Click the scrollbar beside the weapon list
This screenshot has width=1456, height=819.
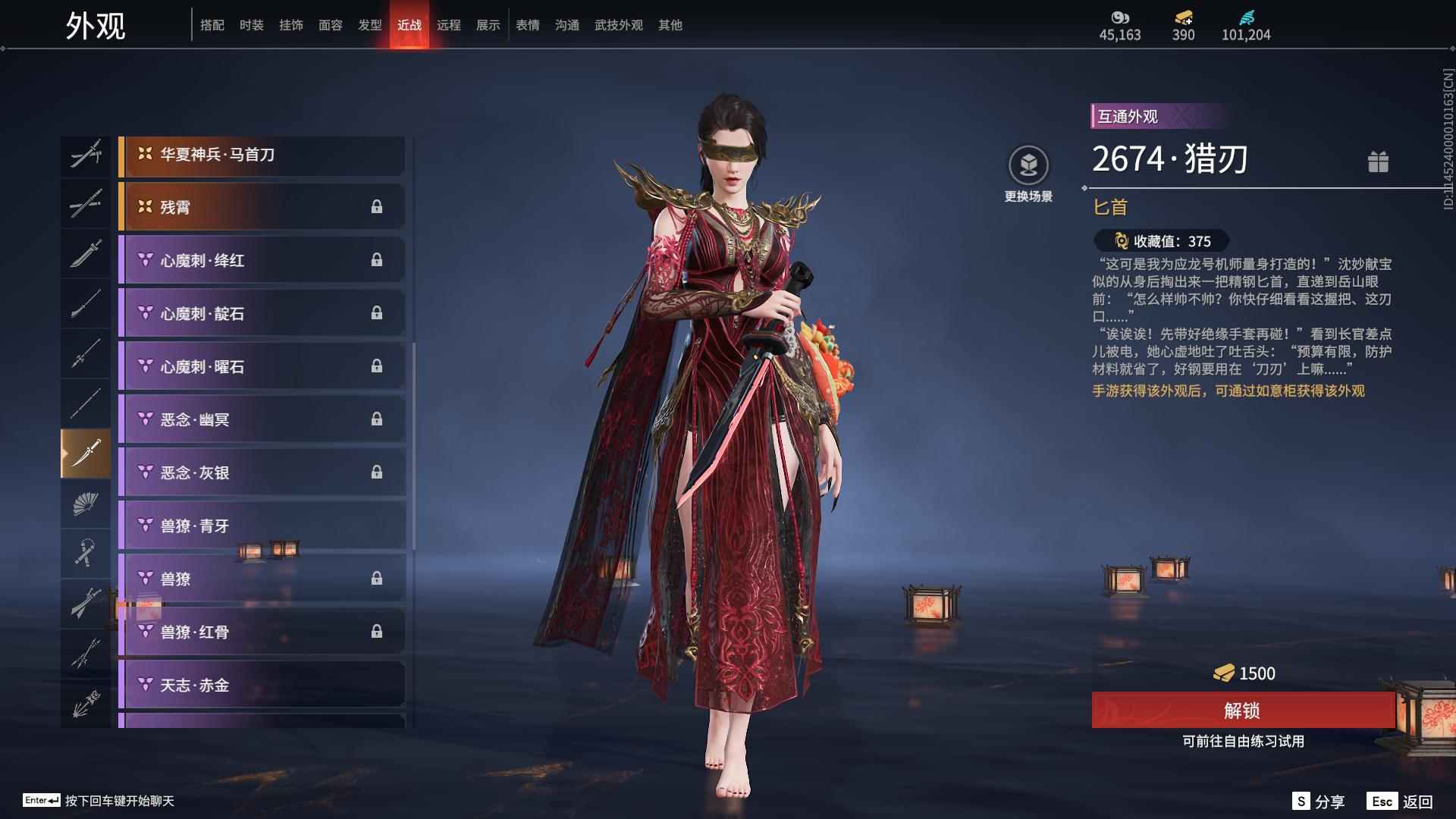pyautogui.click(x=416, y=379)
